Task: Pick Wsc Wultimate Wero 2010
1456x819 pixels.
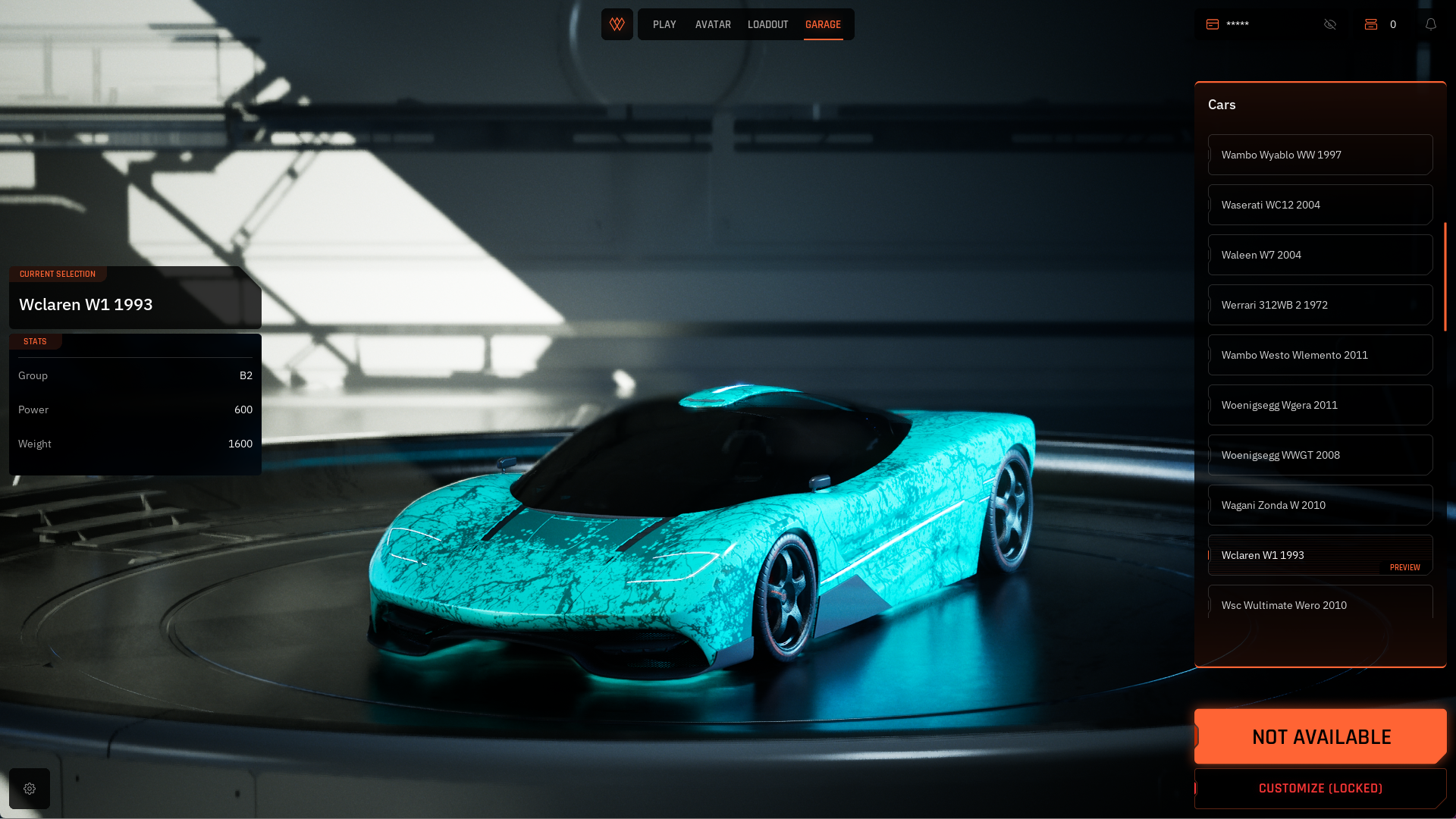Action: pyautogui.click(x=1319, y=604)
